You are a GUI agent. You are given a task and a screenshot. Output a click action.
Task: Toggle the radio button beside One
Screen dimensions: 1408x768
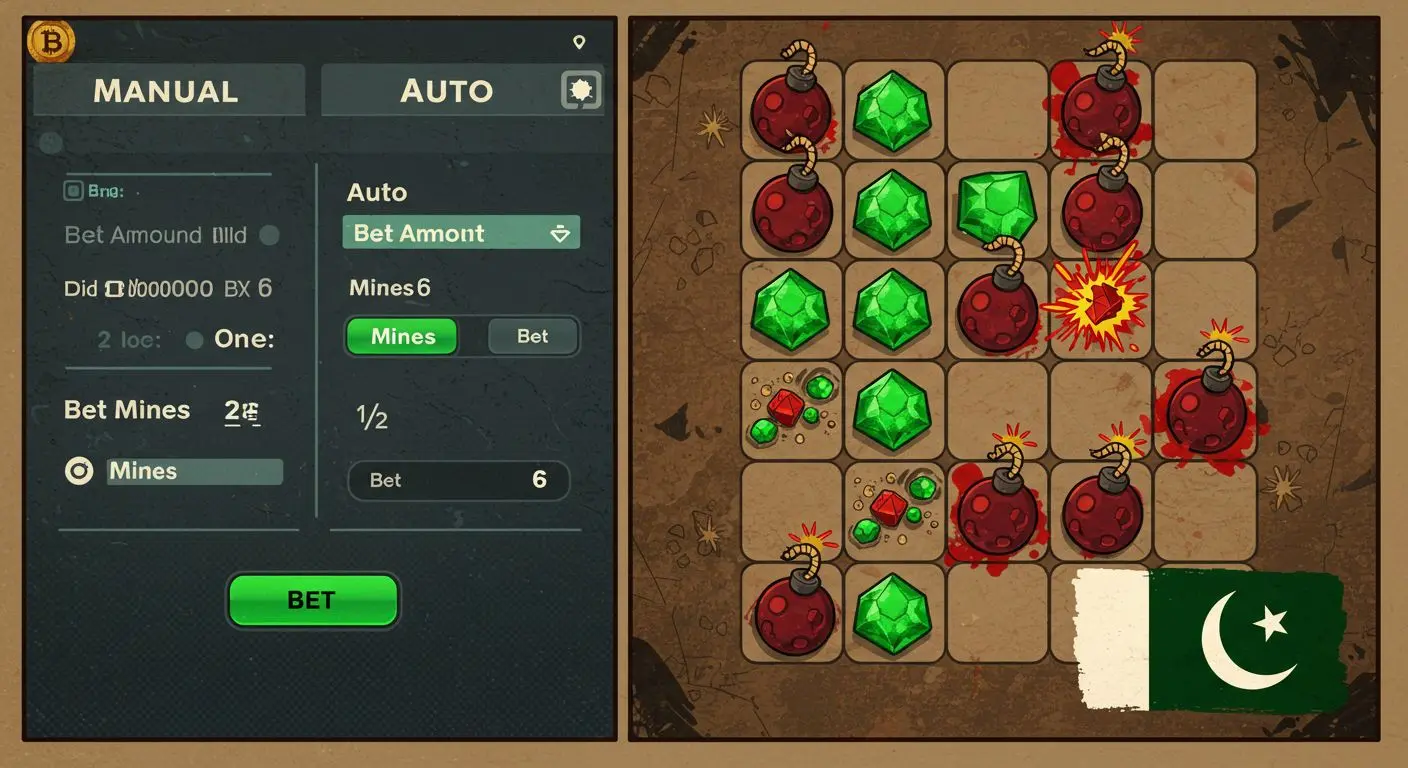coord(196,339)
